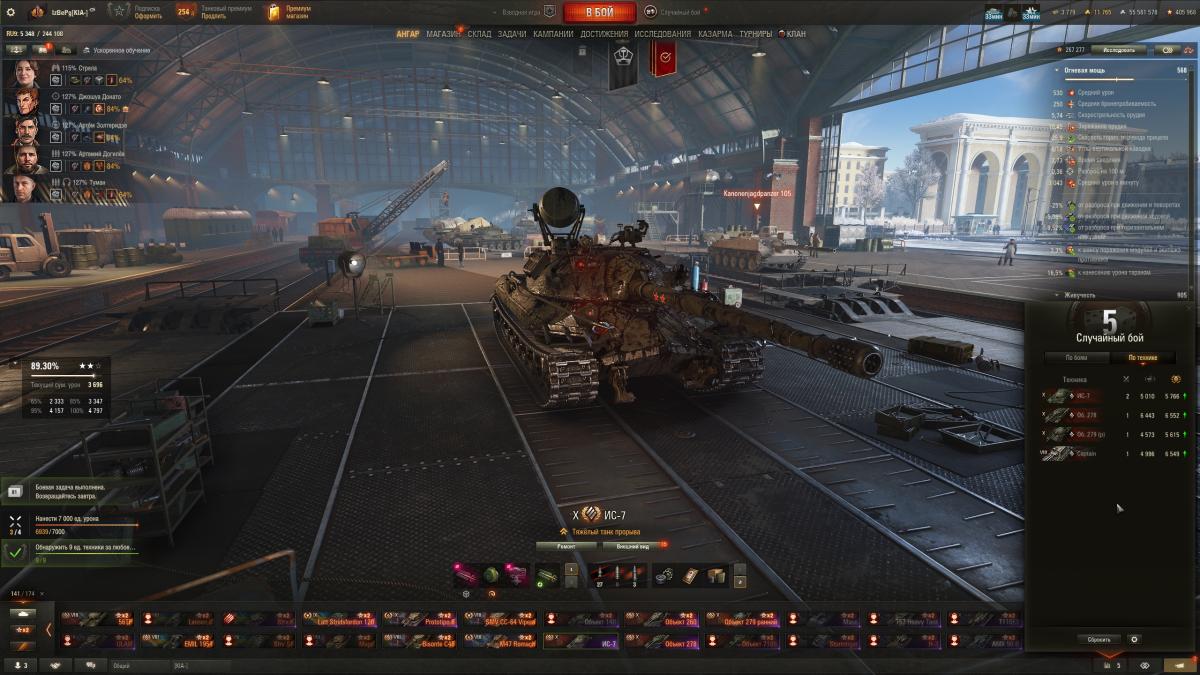The height and width of the screenshot is (675, 1200).
Task: Switch to the СКЛАД depot tab
Action: [479, 34]
